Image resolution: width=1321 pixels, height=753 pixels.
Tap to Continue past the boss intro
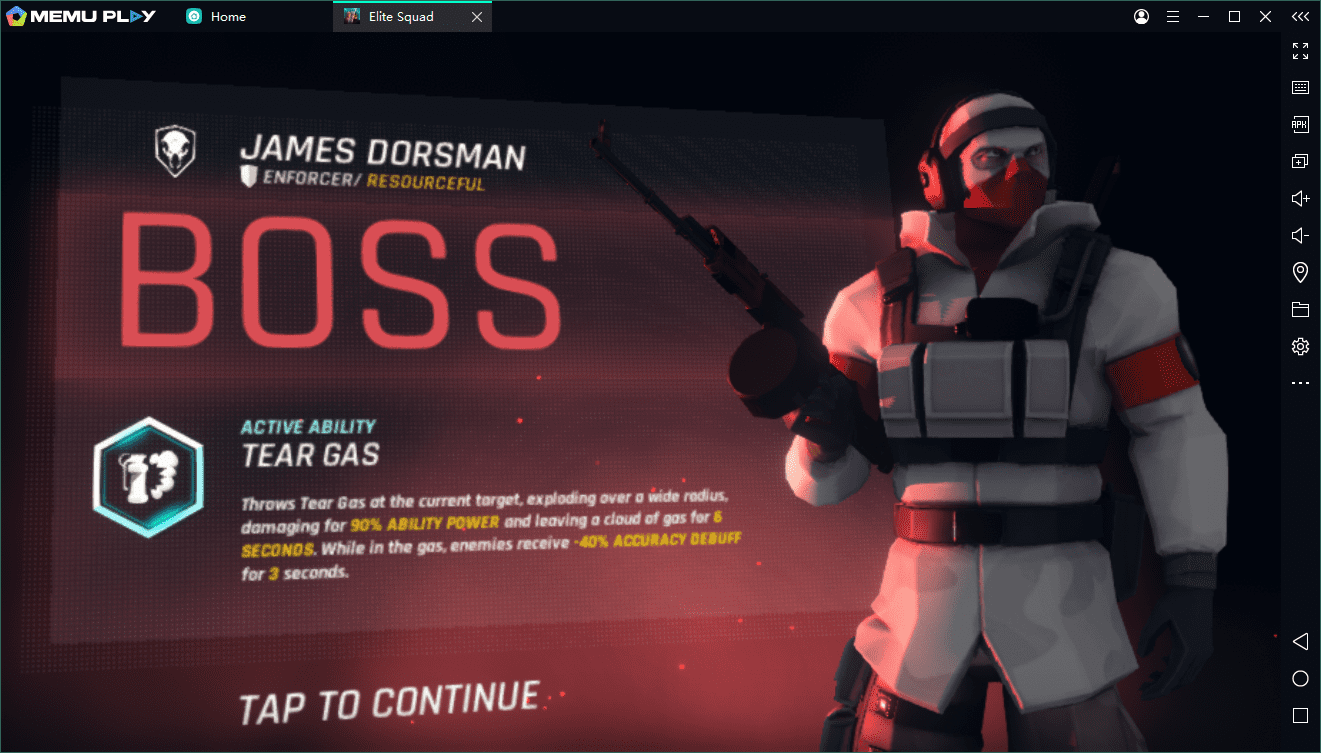point(390,700)
